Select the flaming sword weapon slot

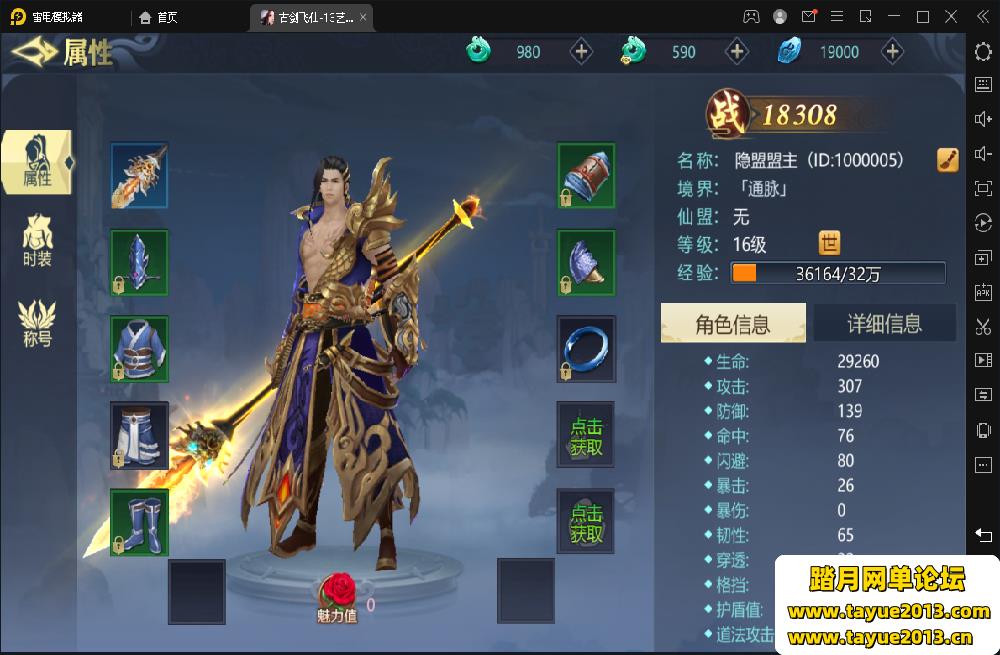139,176
